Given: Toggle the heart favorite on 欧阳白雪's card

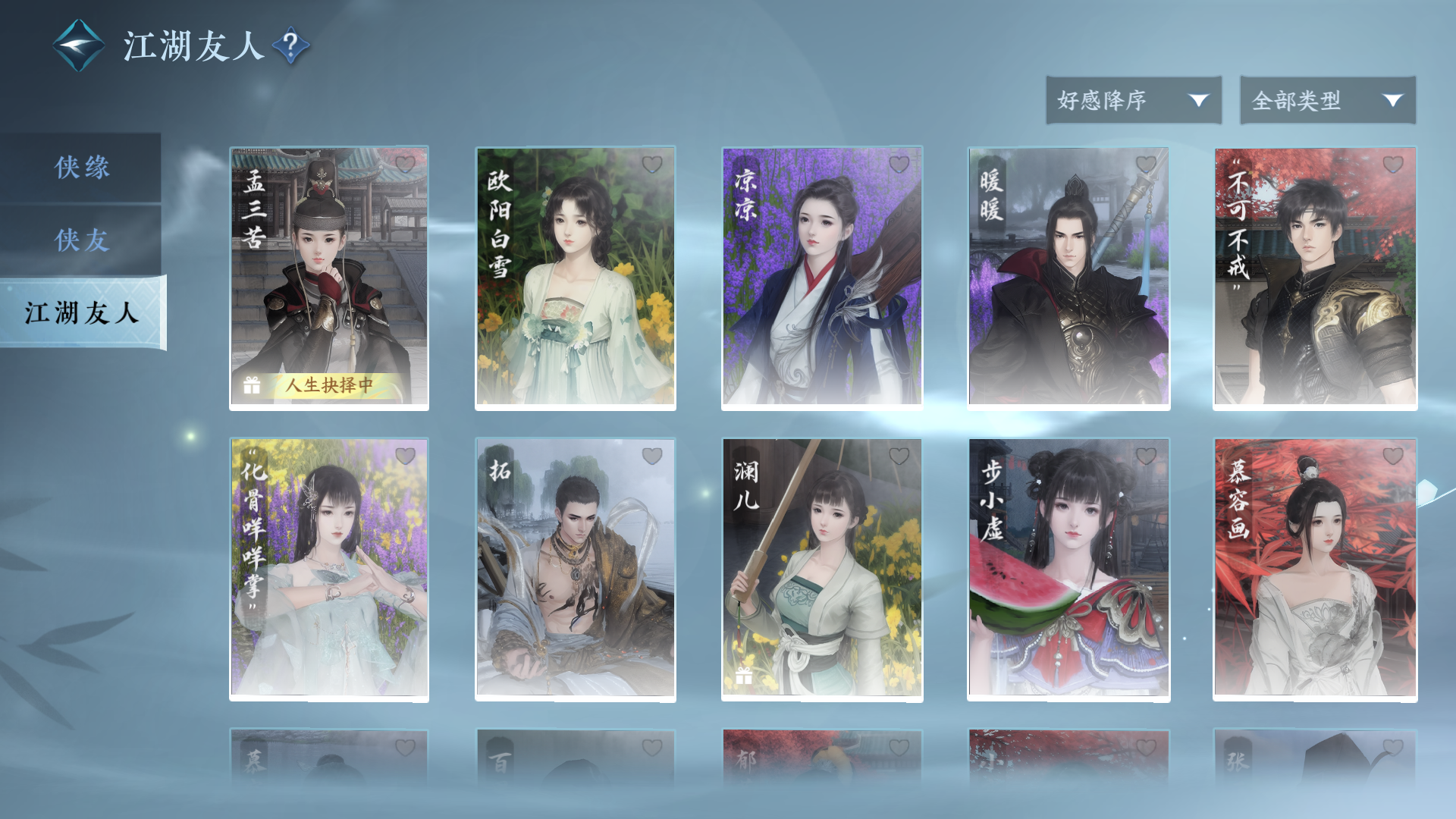Looking at the screenshot, I should (x=652, y=165).
